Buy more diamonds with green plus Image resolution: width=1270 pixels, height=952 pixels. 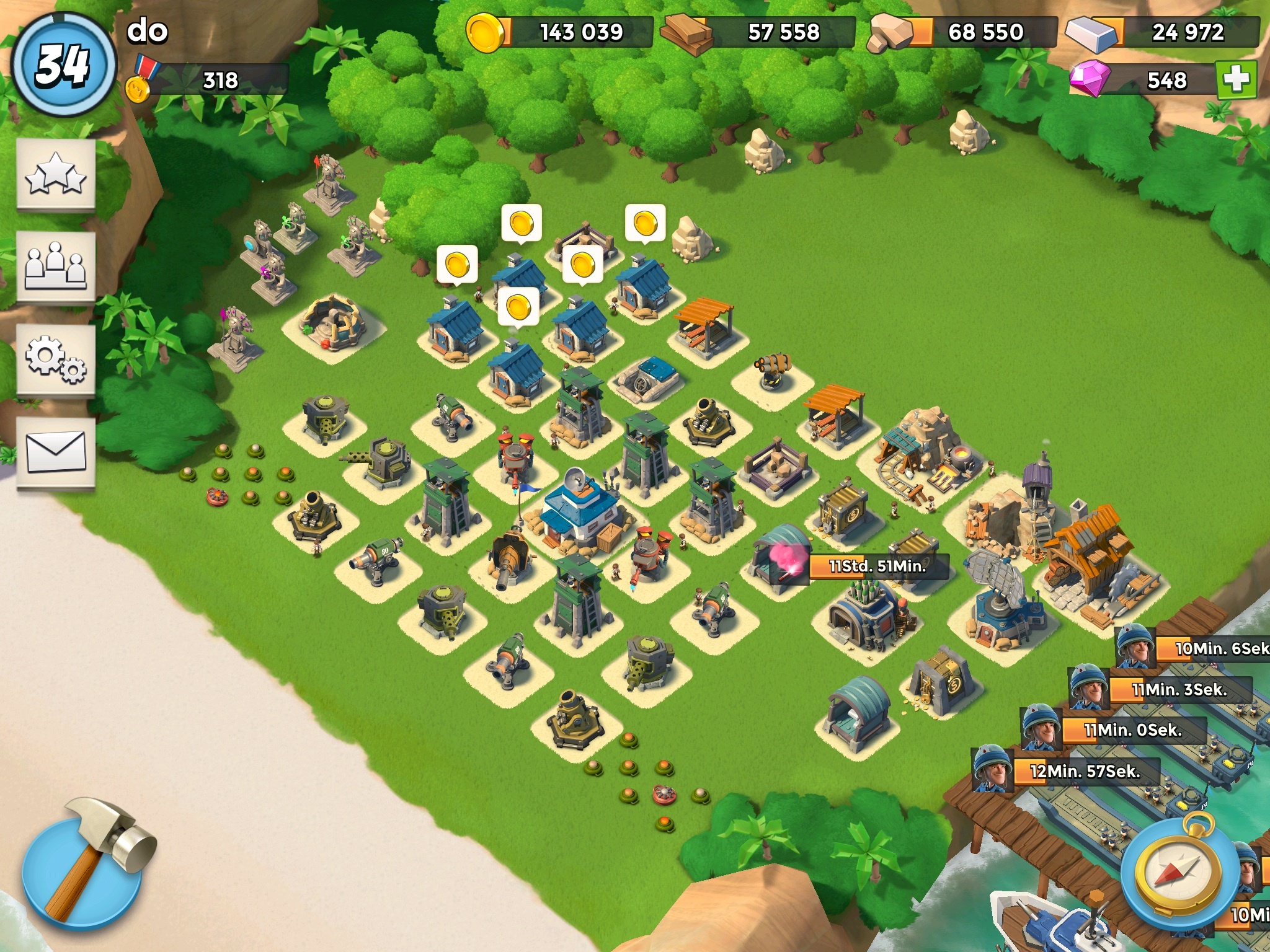pyautogui.click(x=1236, y=80)
